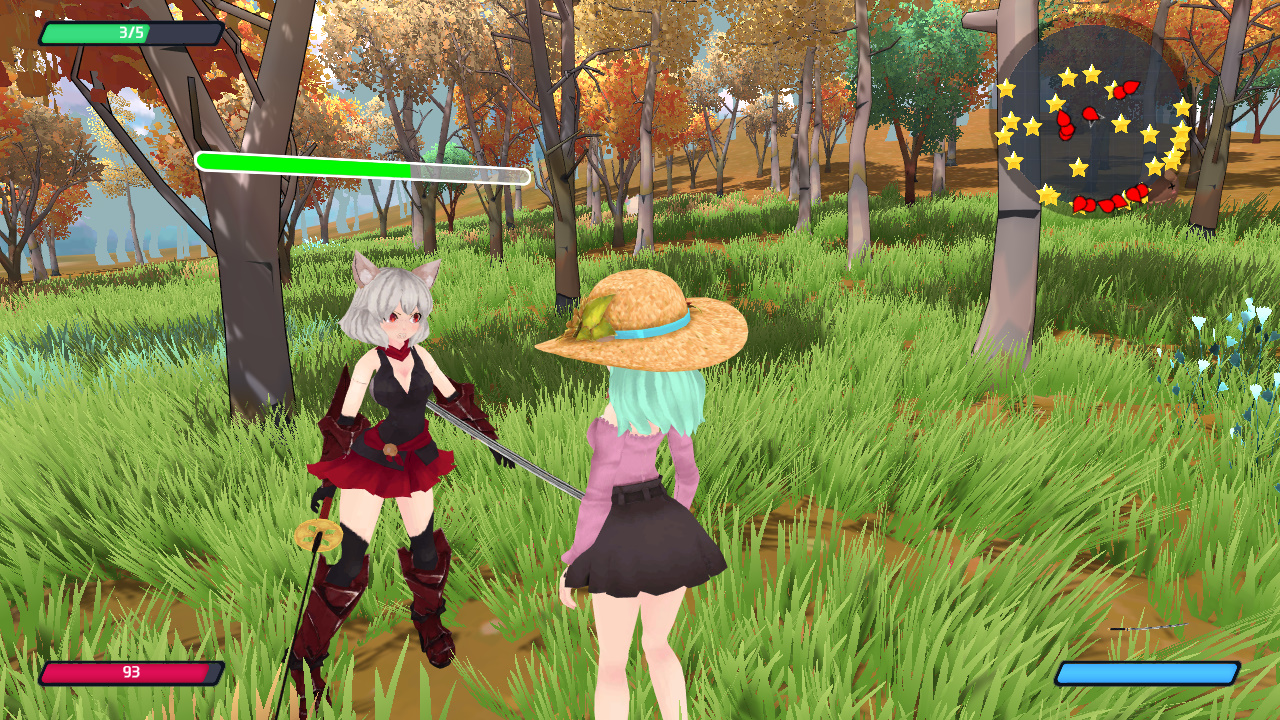Click the blue stamina bar at bottom right
The width and height of the screenshot is (1280, 720).
pos(1149,674)
